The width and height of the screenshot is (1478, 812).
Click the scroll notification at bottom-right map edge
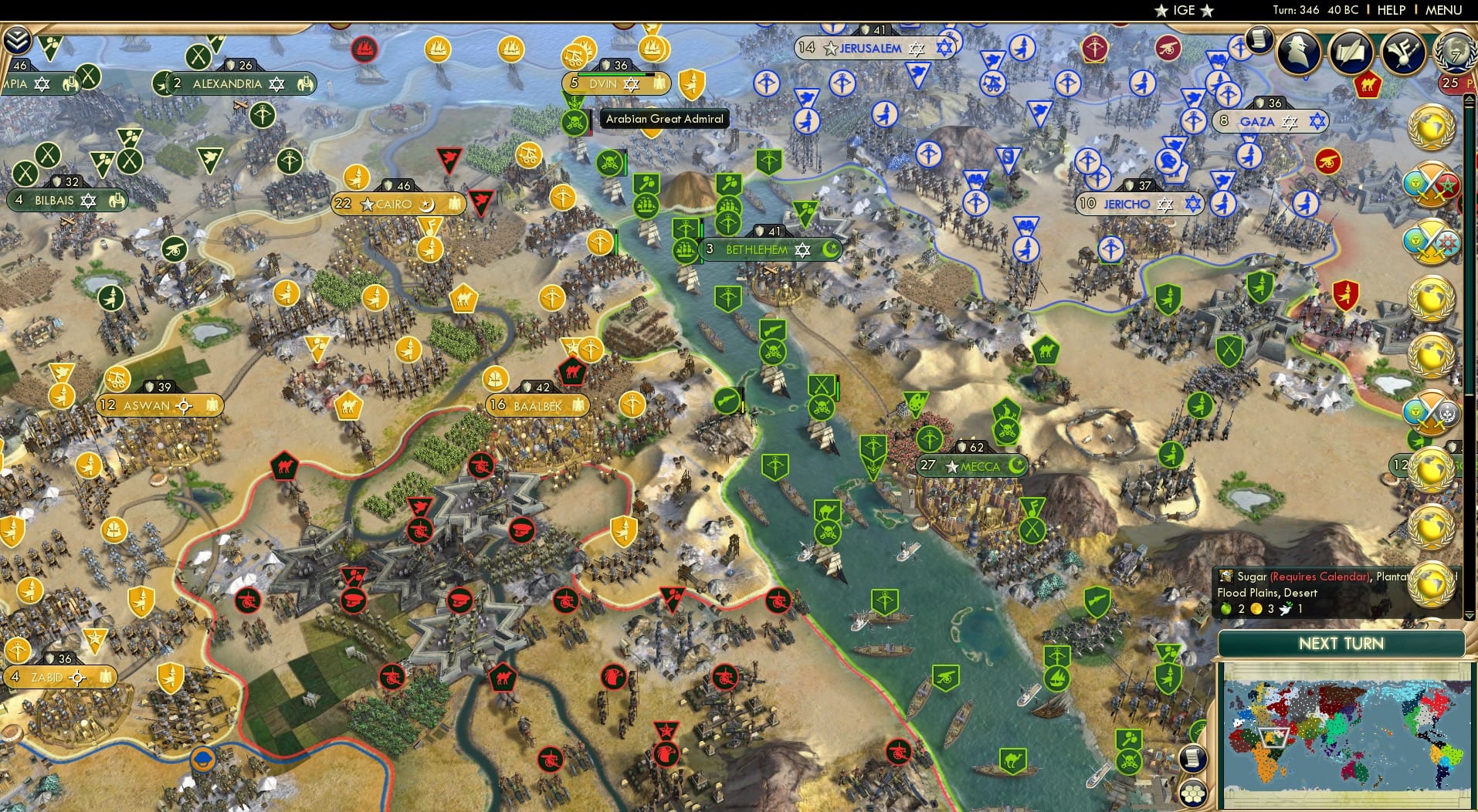[x=1192, y=757]
